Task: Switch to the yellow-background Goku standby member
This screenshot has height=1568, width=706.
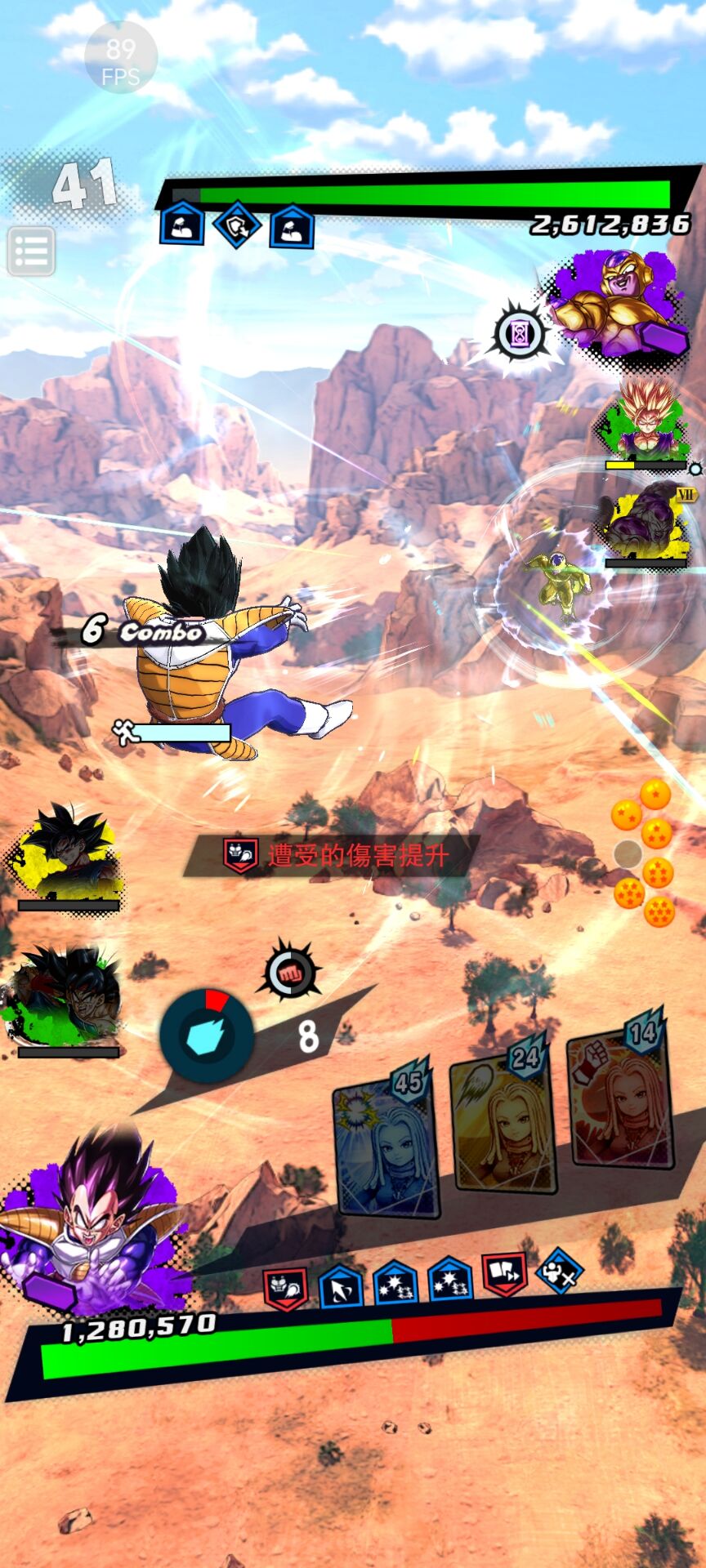Action: click(67, 853)
